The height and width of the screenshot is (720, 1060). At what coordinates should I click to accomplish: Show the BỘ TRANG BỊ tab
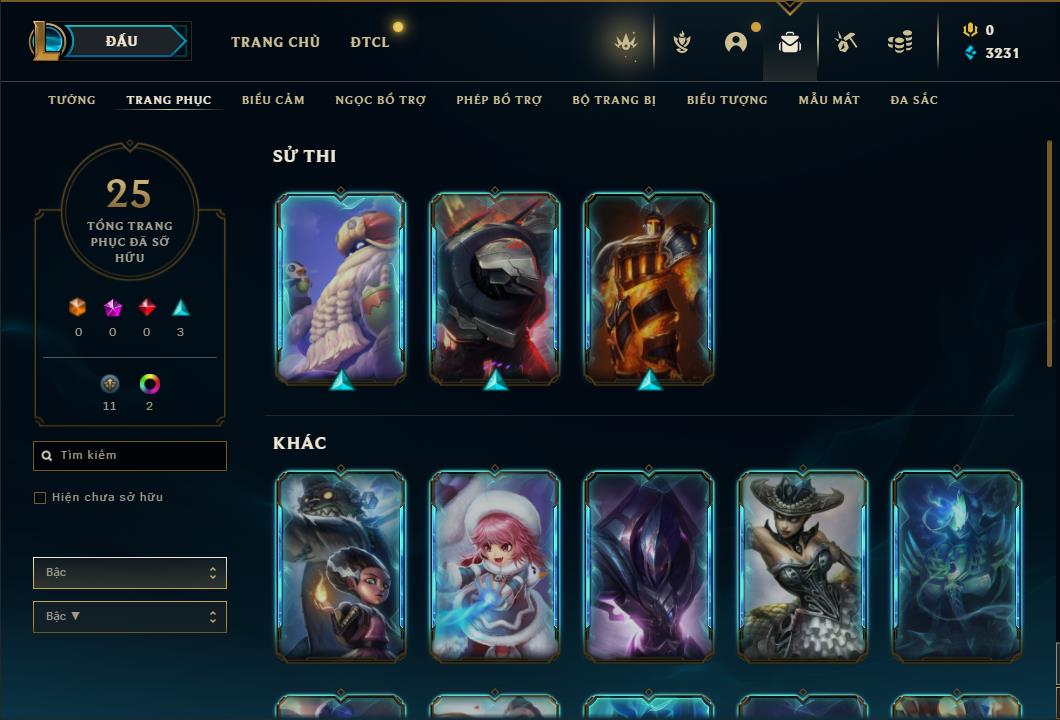click(614, 100)
